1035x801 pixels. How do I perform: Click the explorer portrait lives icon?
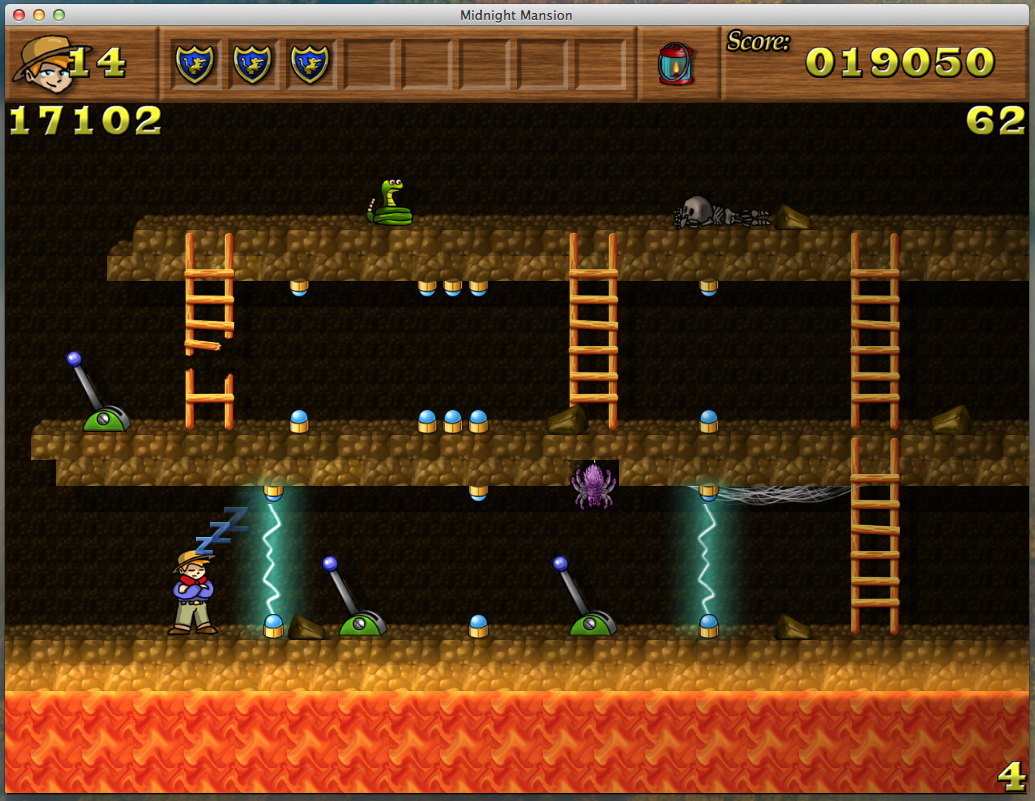click(40, 64)
